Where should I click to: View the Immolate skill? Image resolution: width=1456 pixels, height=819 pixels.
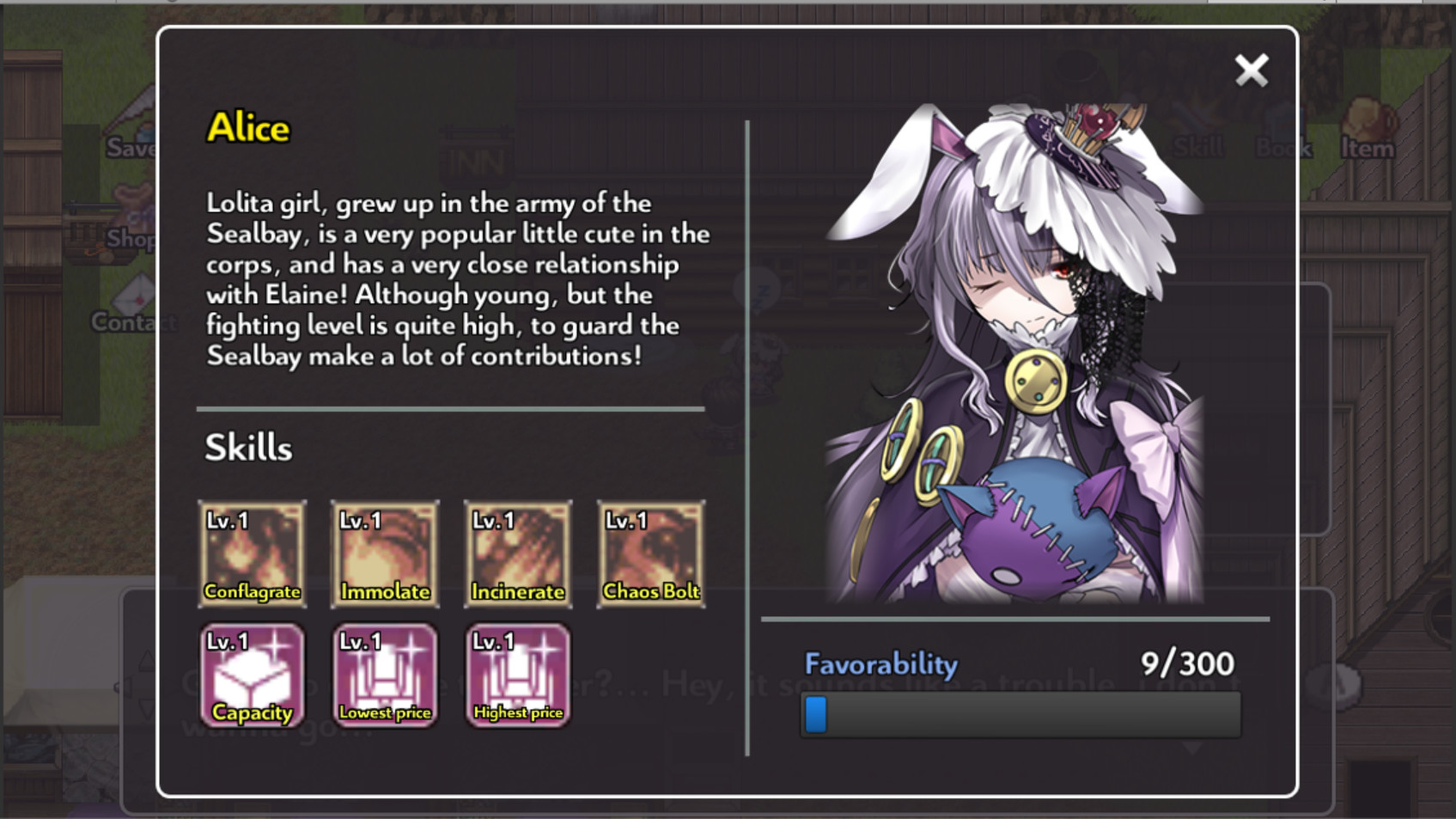[384, 553]
